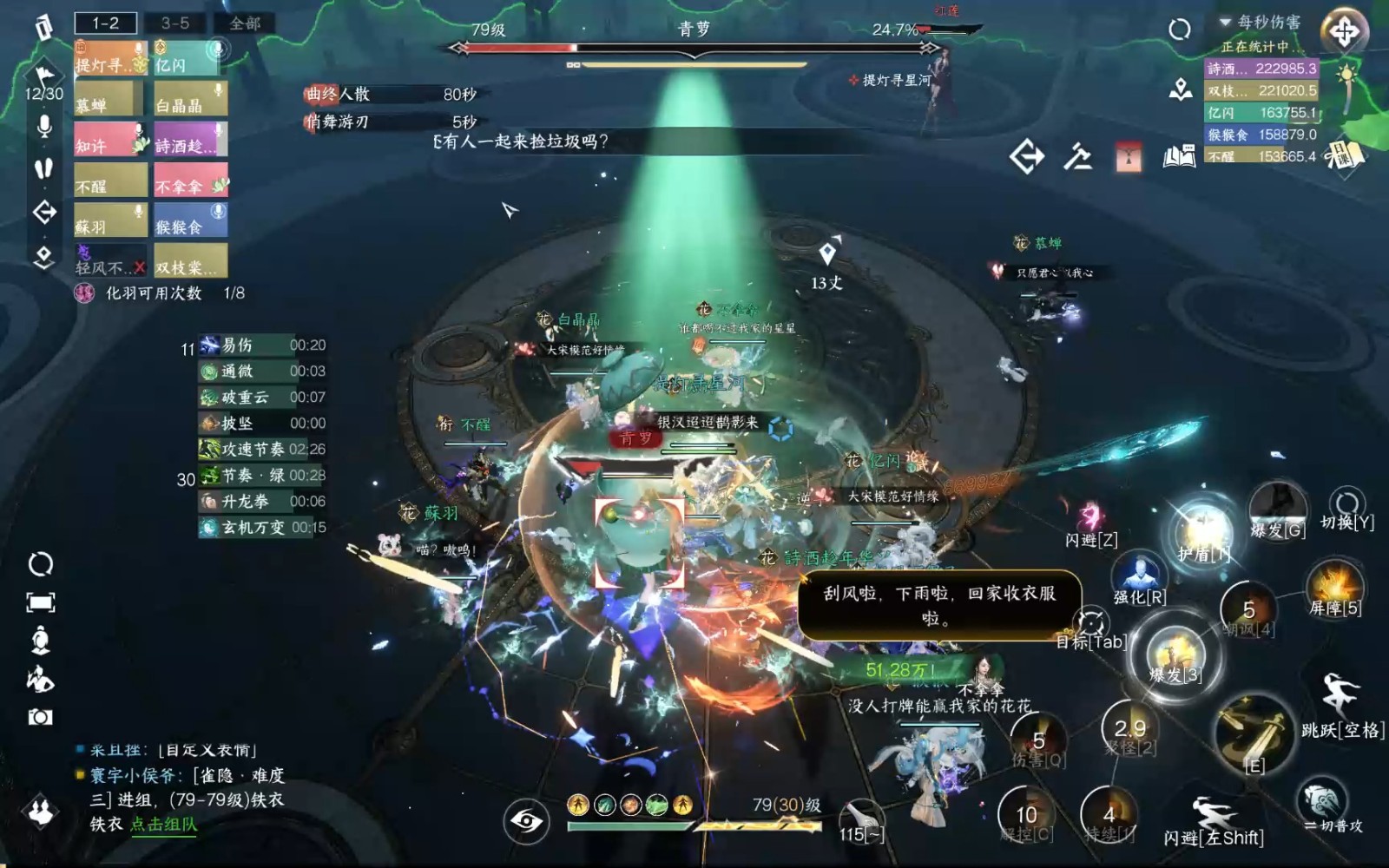Click the waypoint pin marked 13丈
1389x868 pixels.
coord(829,256)
